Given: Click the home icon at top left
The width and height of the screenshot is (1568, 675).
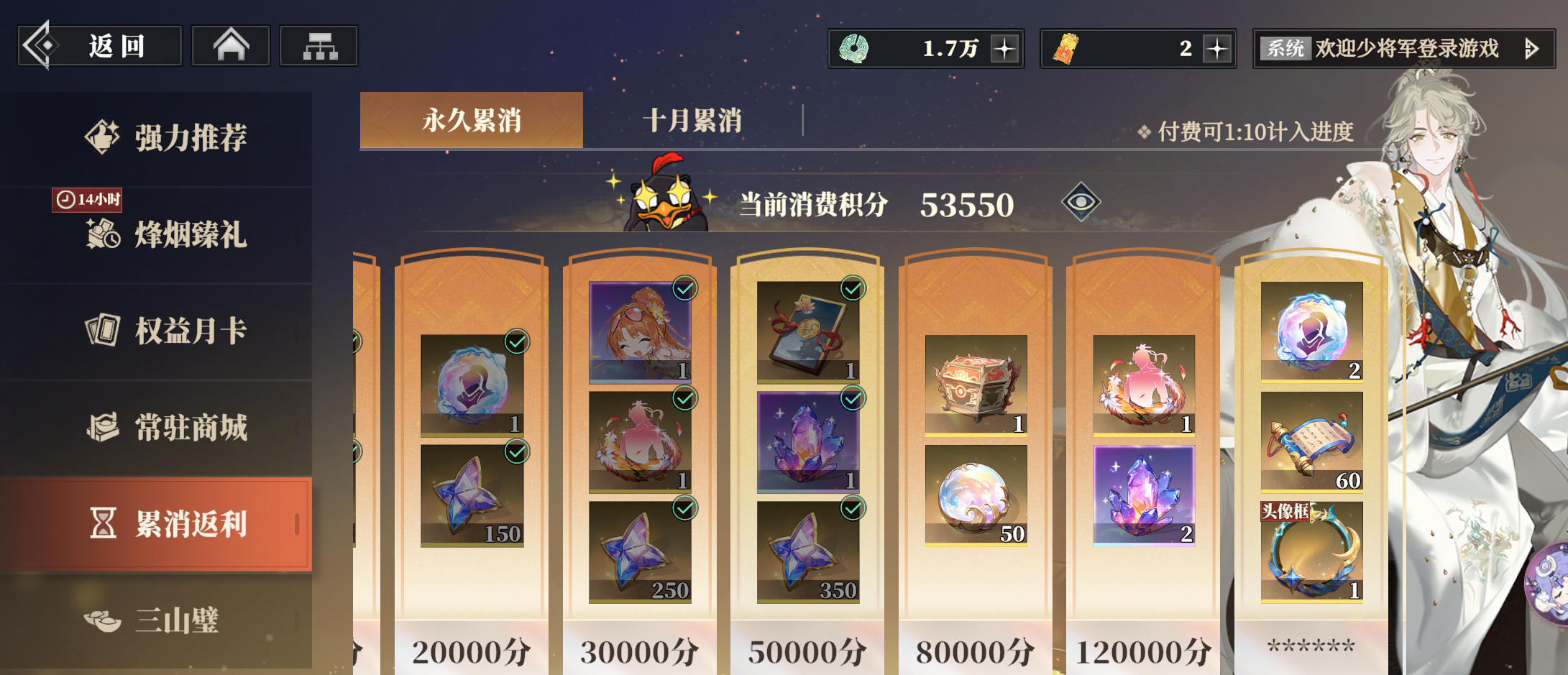Looking at the screenshot, I should coord(230,45).
